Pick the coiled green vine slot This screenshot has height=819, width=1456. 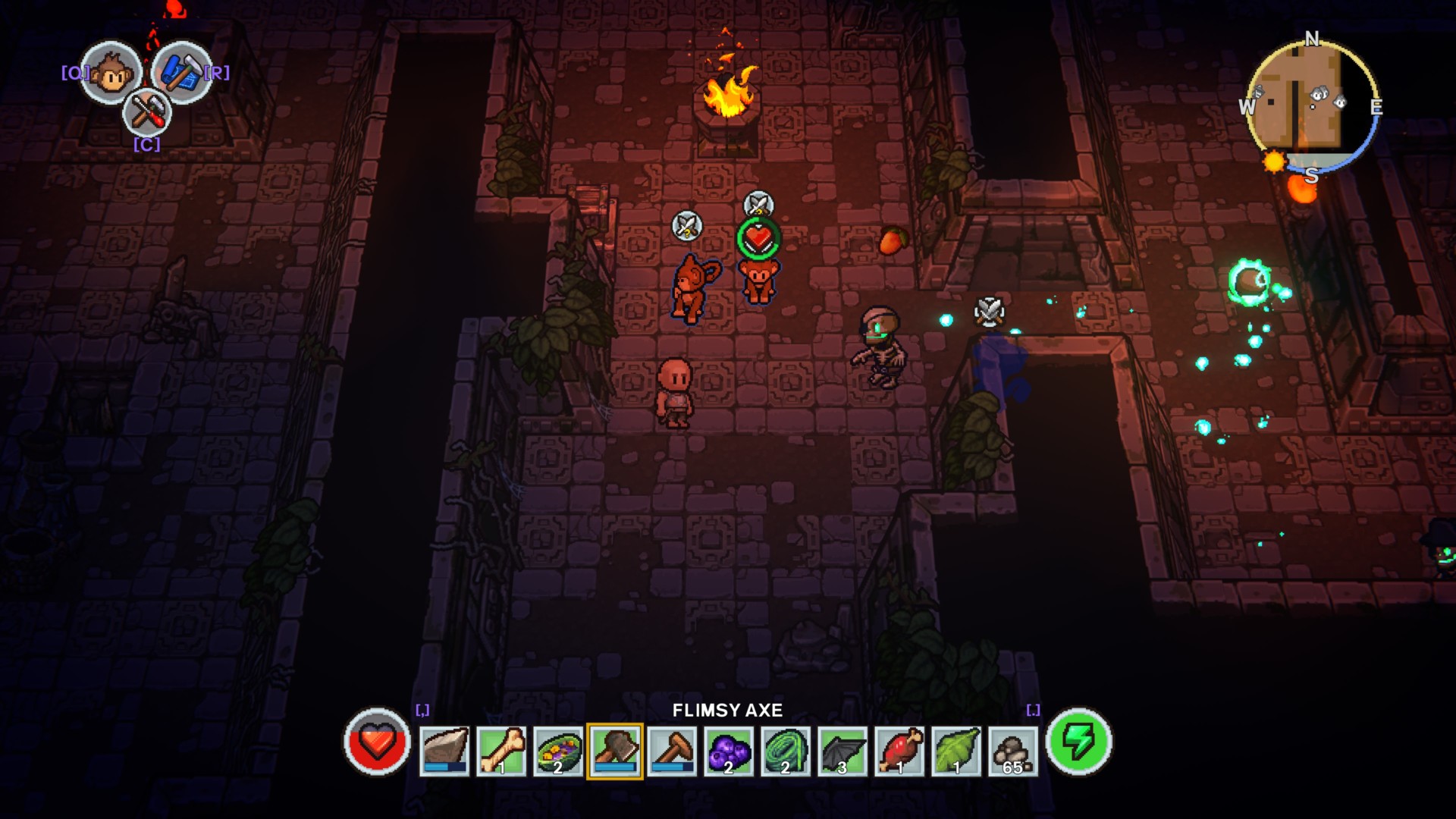tap(786, 751)
